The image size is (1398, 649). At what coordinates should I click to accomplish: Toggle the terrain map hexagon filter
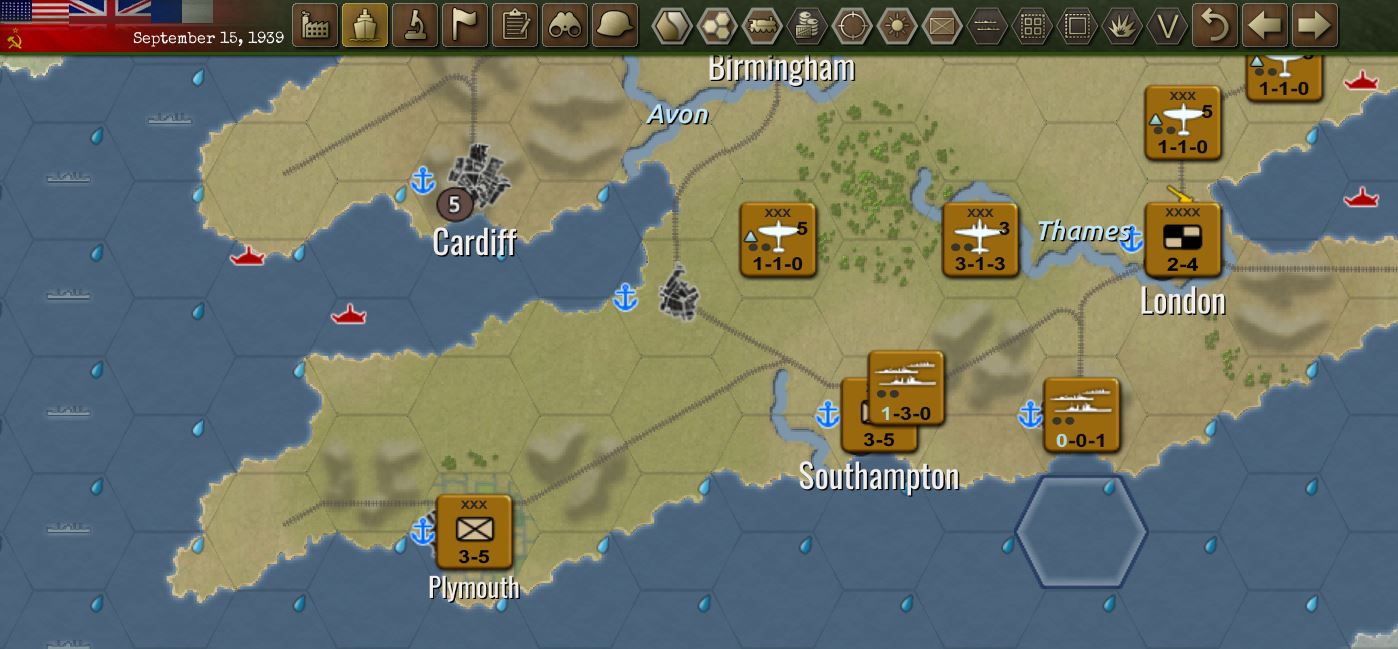tap(672, 26)
